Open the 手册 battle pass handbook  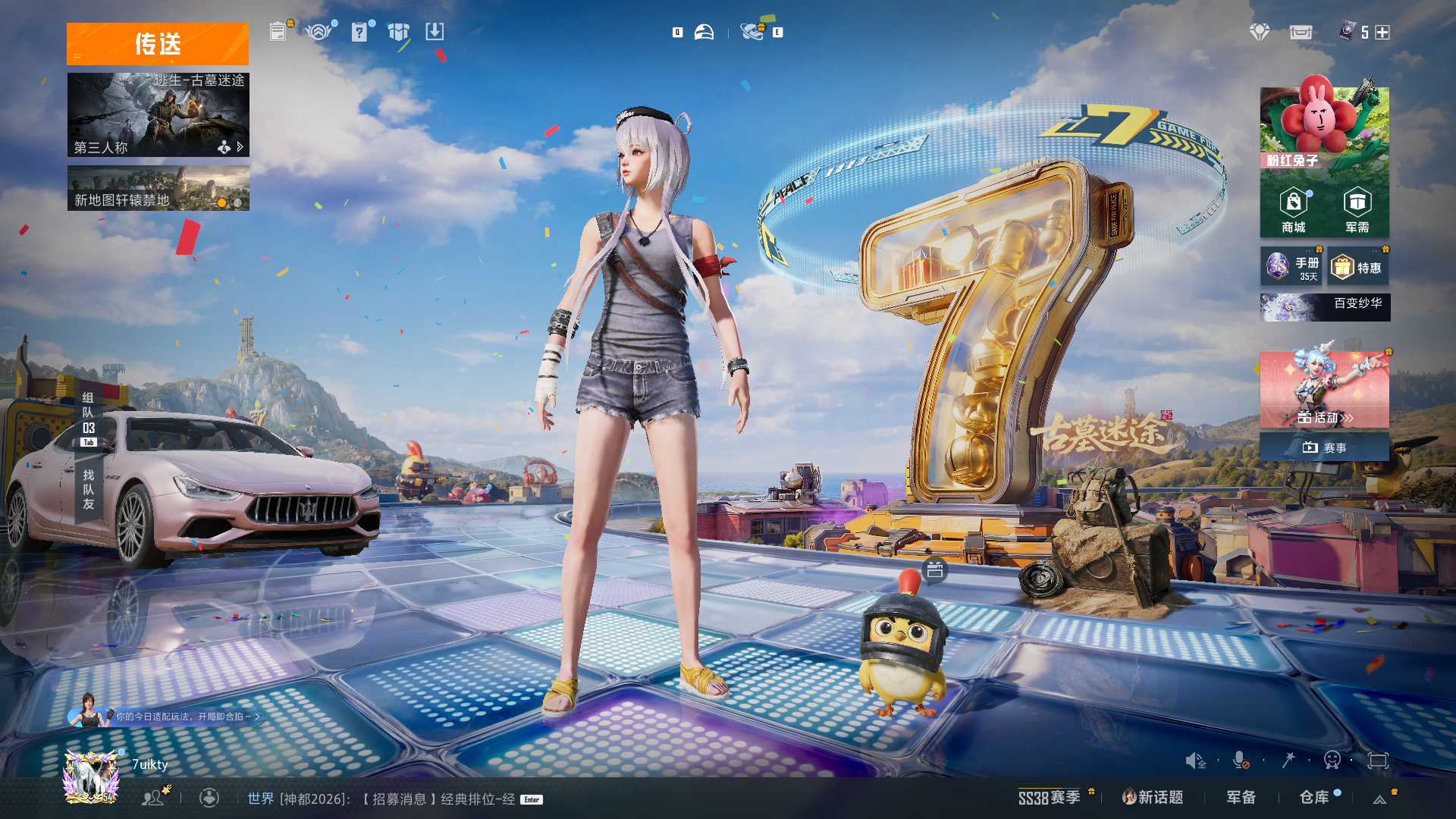(x=1291, y=267)
